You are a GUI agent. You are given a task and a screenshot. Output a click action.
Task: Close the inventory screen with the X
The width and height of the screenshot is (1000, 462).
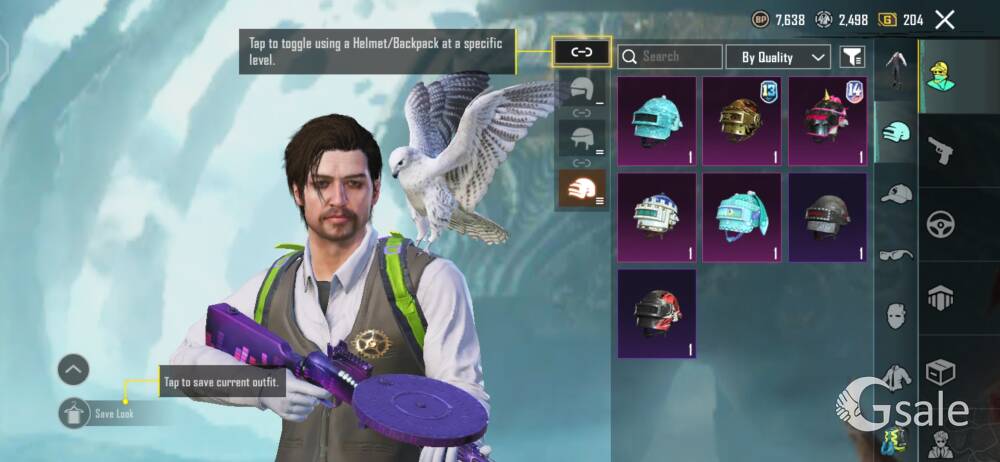coord(945,19)
